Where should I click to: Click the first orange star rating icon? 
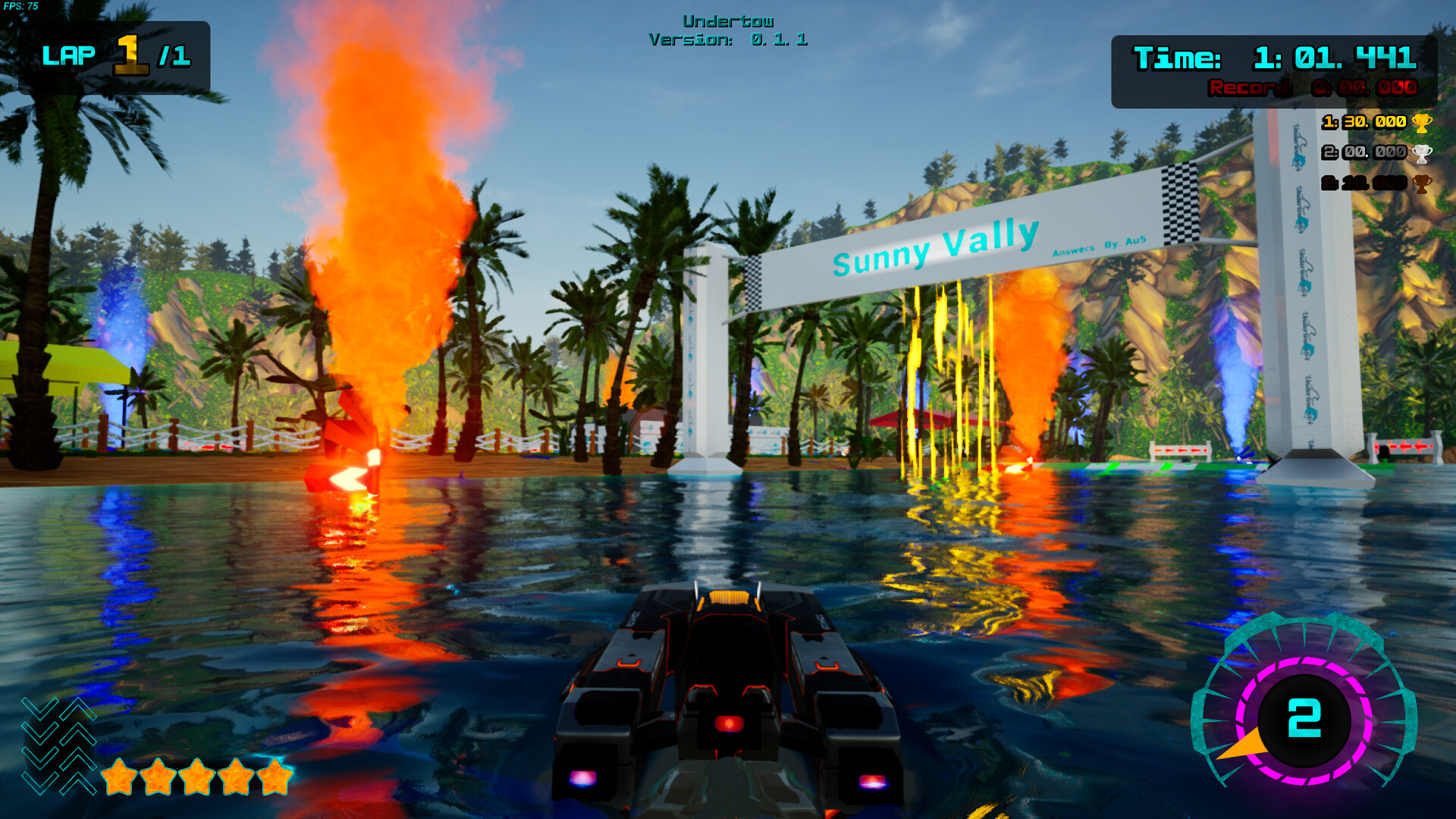click(118, 777)
